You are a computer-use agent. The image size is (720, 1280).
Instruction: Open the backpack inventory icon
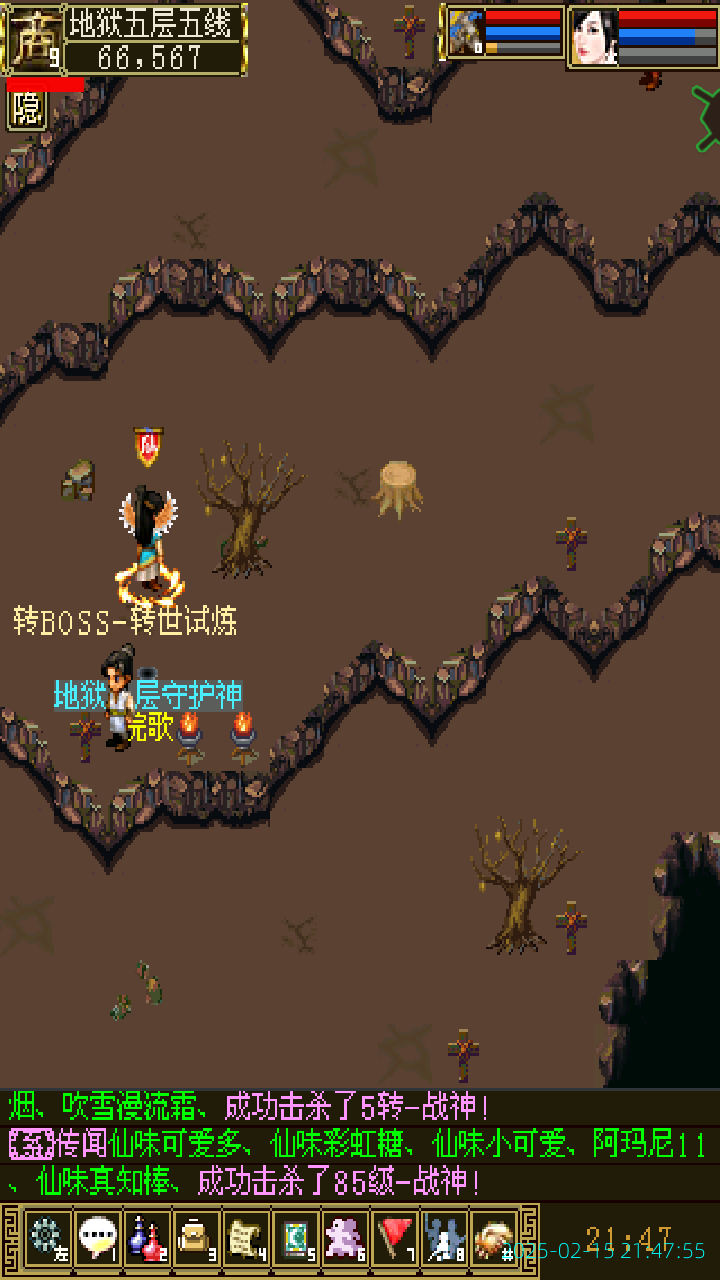click(197, 1238)
